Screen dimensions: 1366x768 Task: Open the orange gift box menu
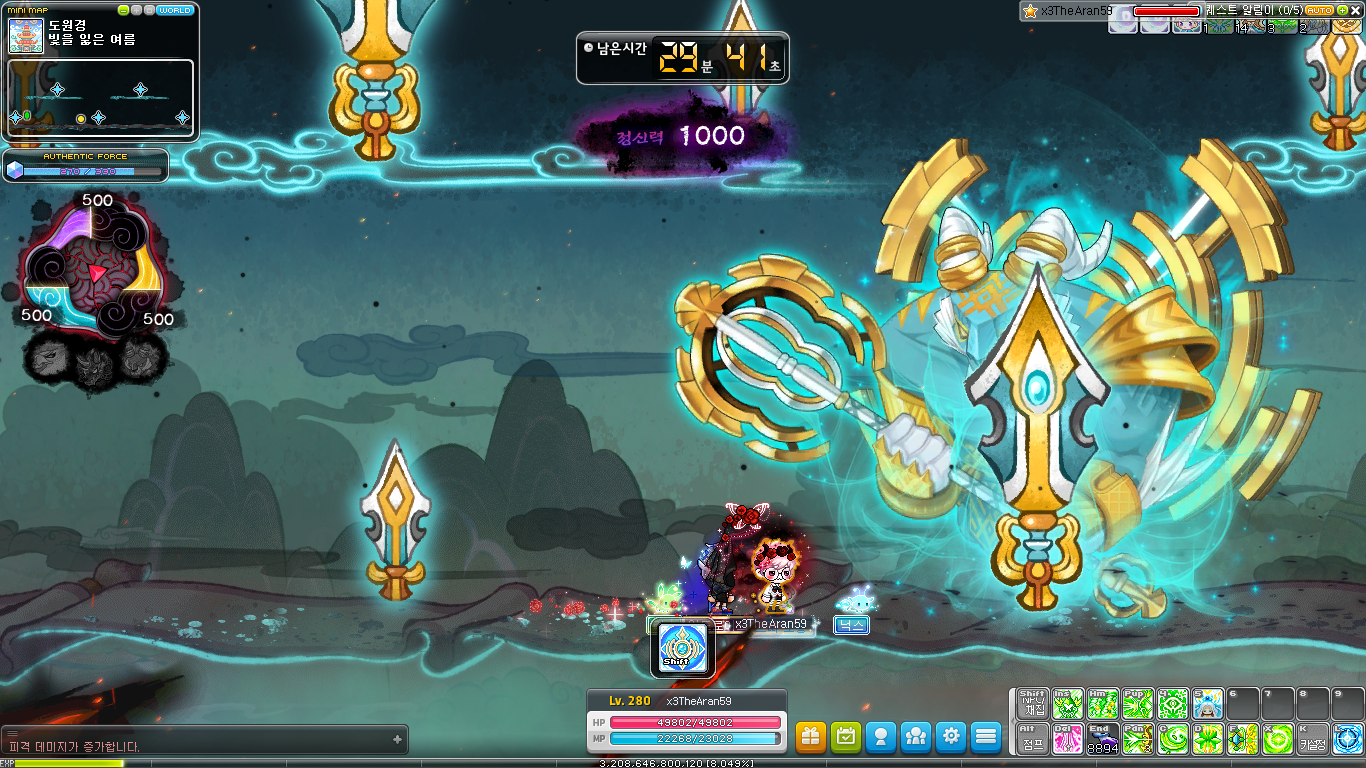click(x=811, y=737)
